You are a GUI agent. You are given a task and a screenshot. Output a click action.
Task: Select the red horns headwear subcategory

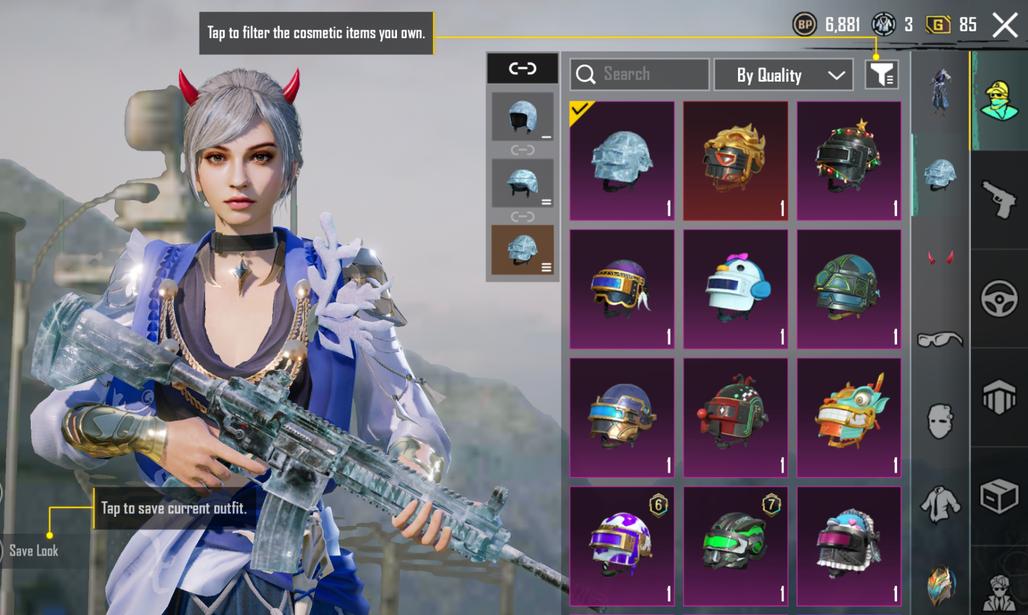pos(940,258)
